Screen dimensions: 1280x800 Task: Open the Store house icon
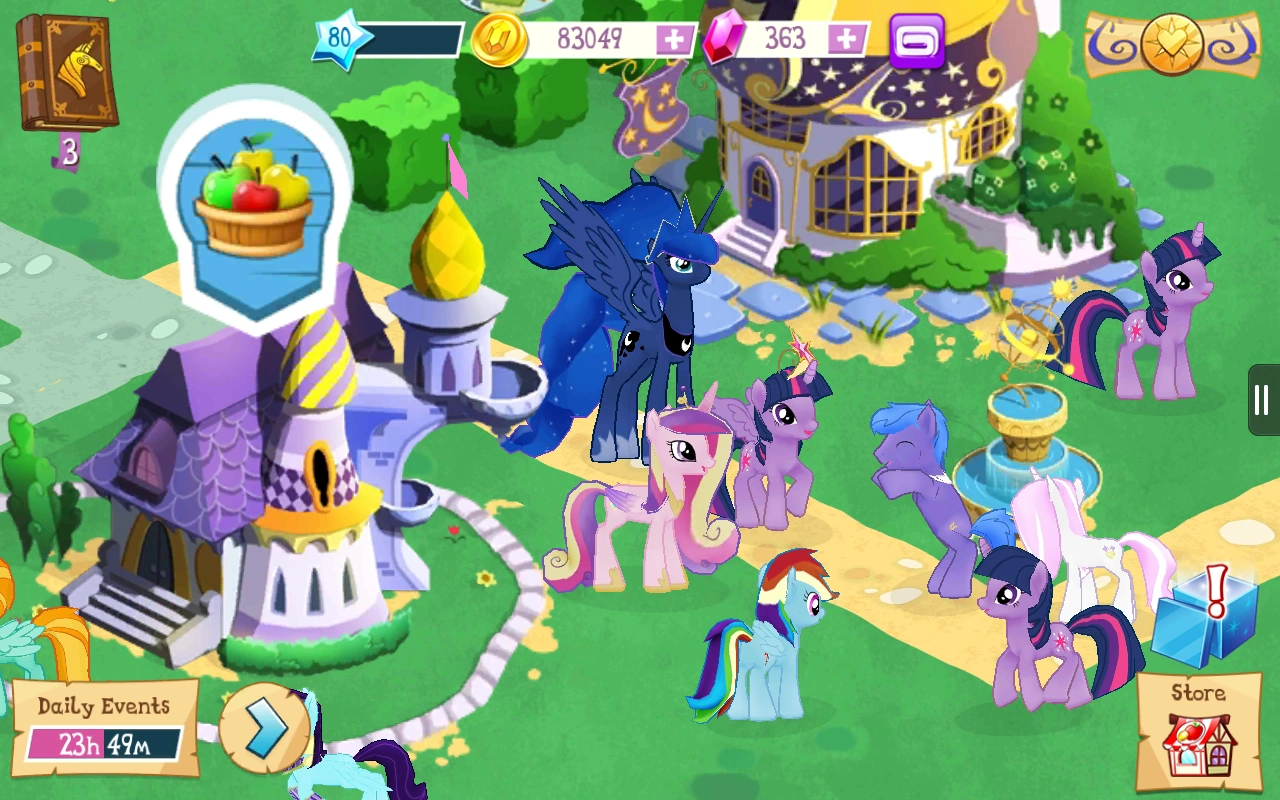[1199, 735]
